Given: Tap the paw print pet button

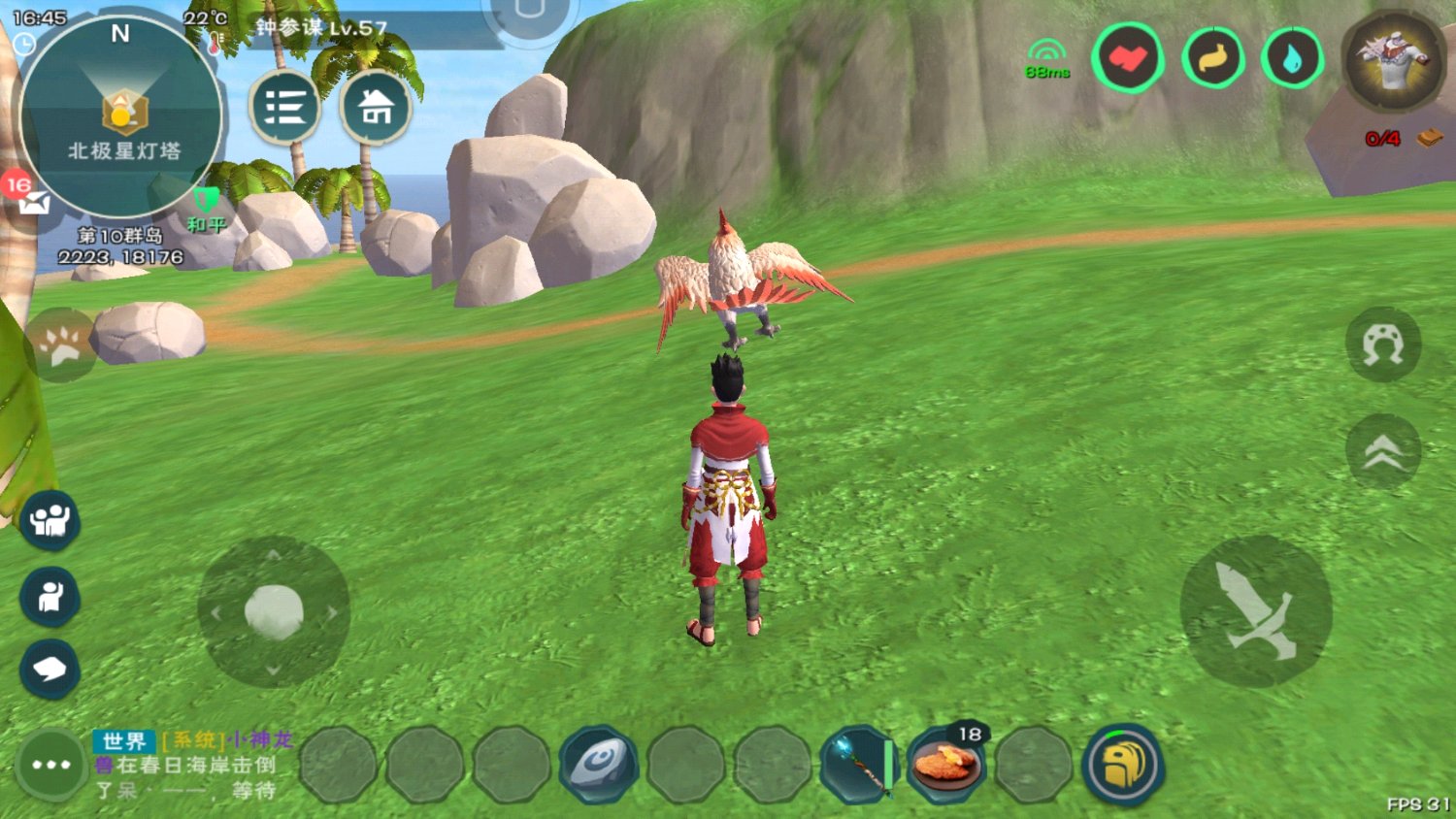Looking at the screenshot, I should point(62,345).
